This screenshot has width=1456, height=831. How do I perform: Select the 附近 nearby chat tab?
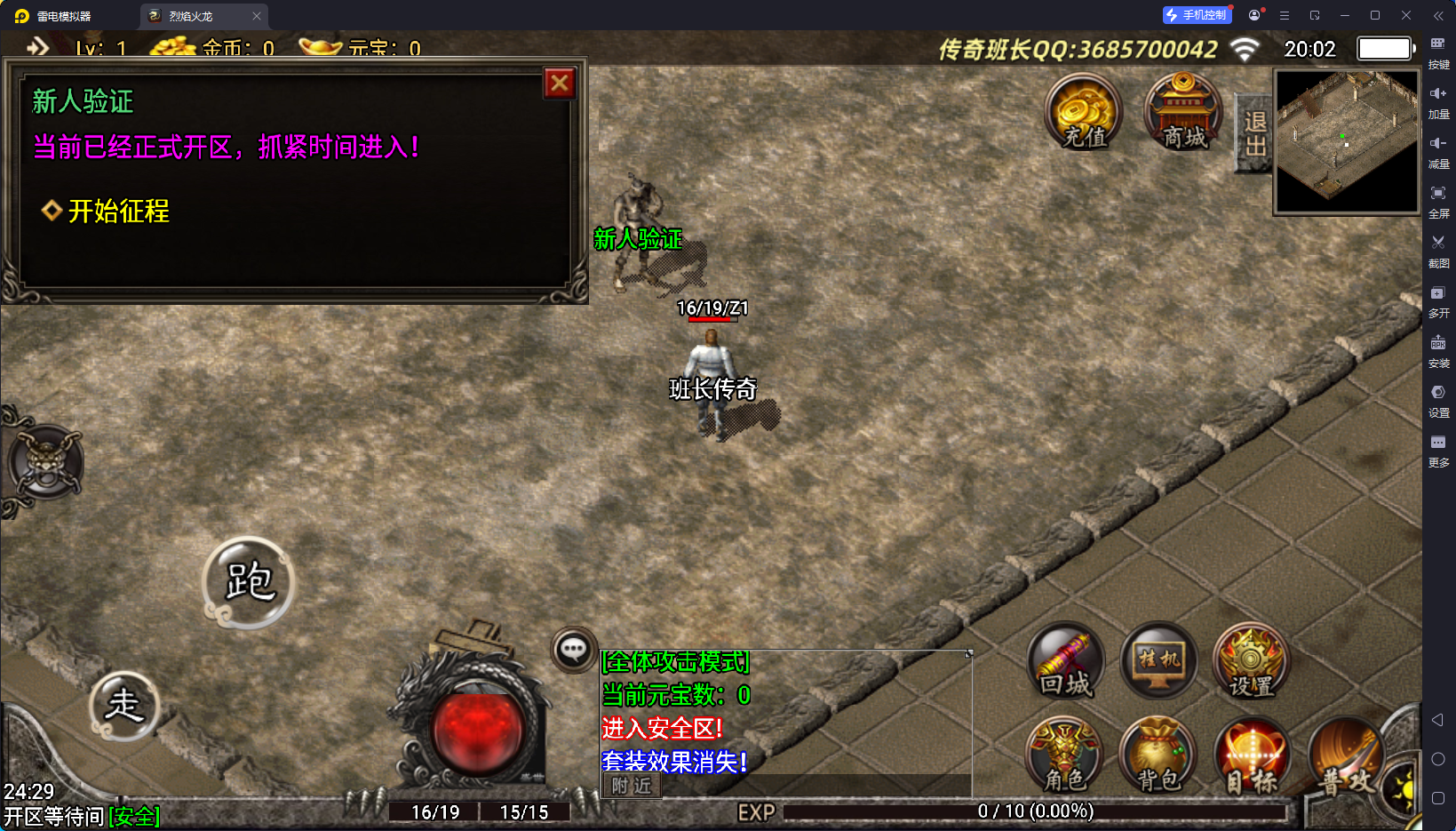pyautogui.click(x=632, y=786)
